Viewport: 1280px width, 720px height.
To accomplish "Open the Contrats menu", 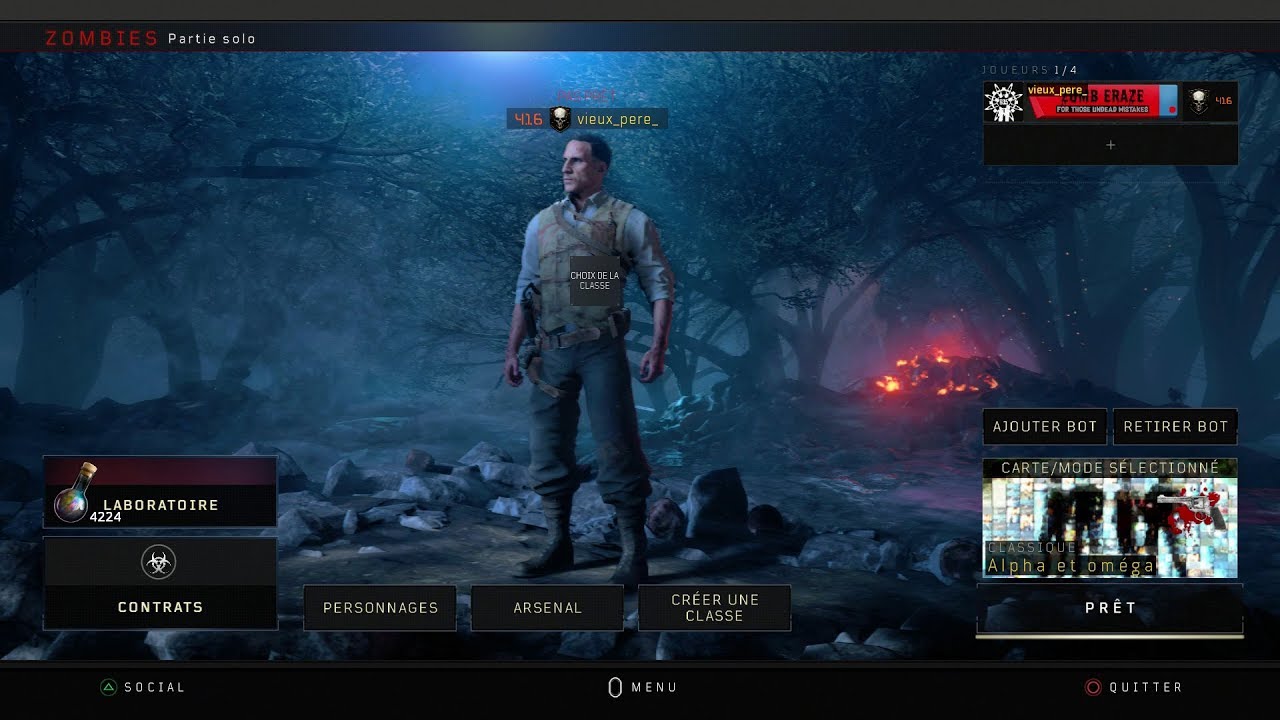I will click(x=160, y=584).
